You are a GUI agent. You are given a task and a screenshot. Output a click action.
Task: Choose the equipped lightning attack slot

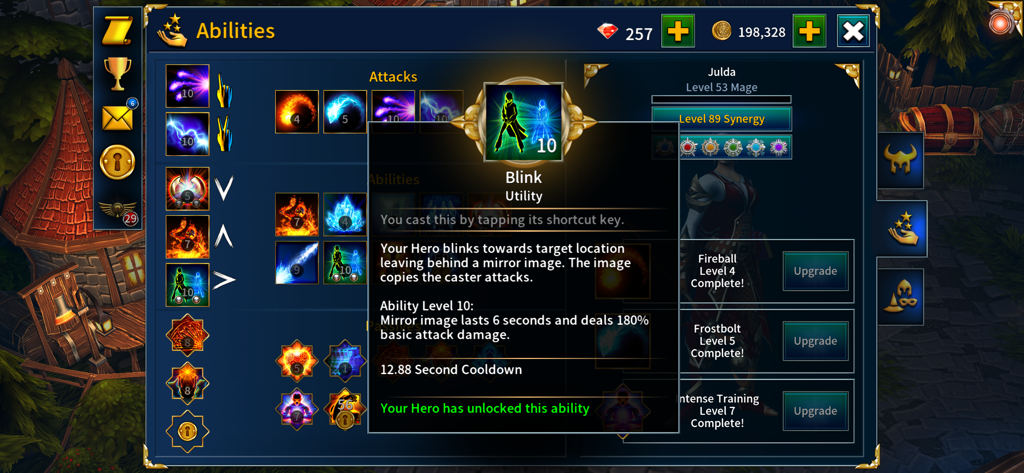coord(187,134)
